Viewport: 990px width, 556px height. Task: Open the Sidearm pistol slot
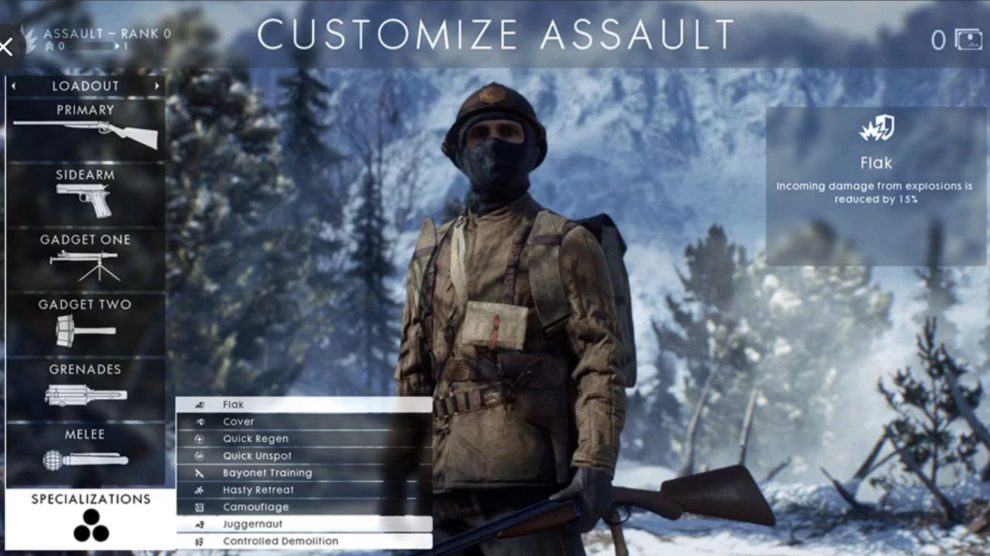click(85, 193)
